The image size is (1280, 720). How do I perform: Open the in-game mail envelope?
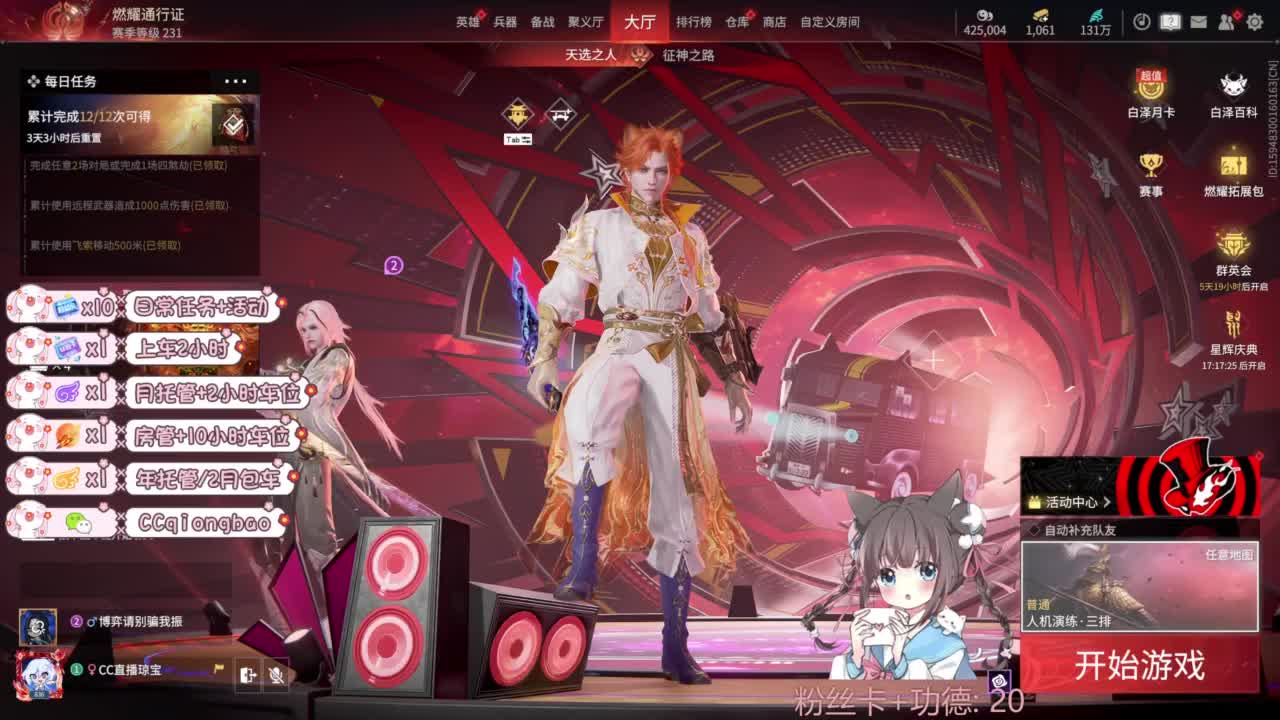tap(1198, 20)
